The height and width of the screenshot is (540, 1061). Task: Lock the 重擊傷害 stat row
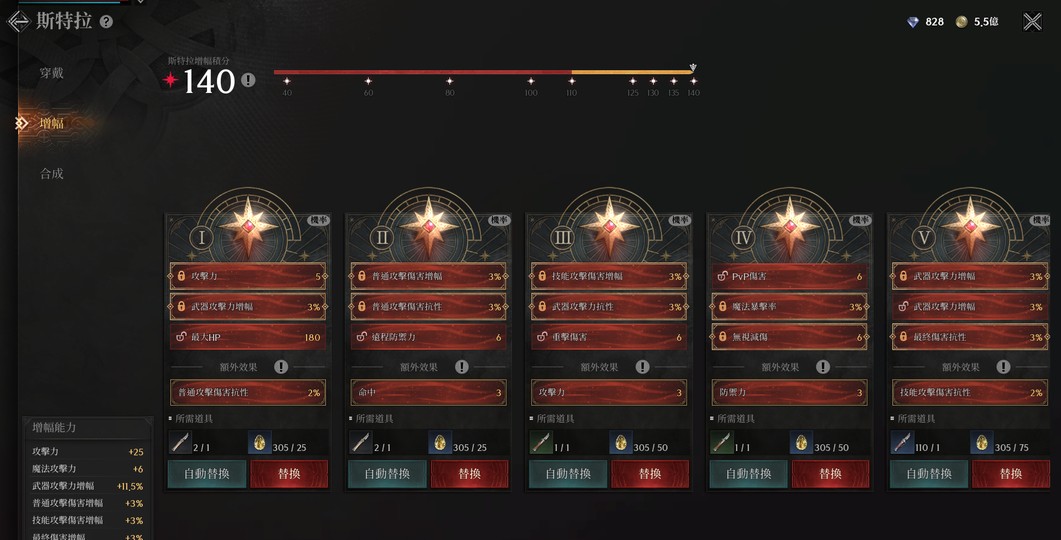point(543,337)
